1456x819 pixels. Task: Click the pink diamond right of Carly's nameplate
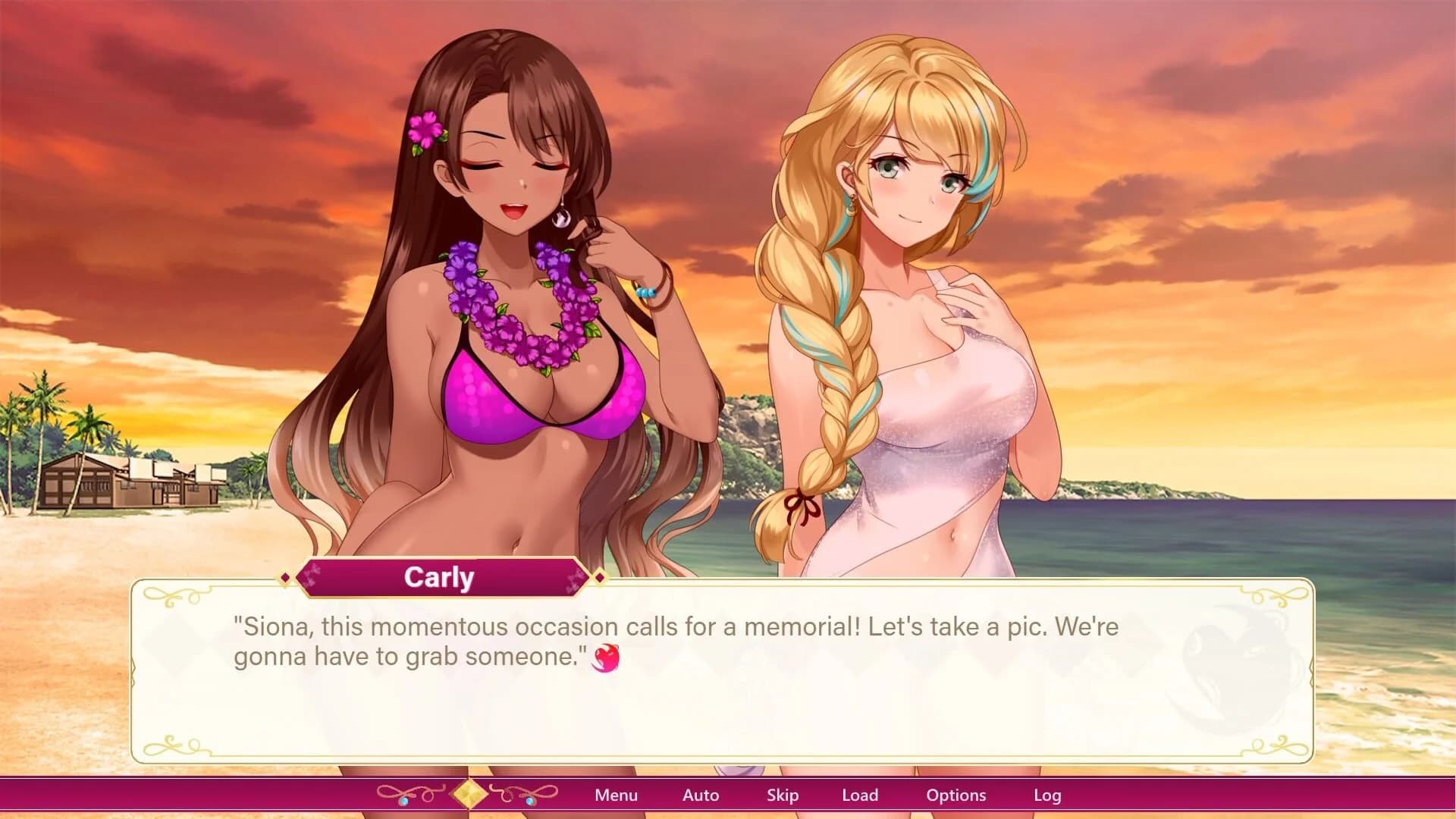601,577
